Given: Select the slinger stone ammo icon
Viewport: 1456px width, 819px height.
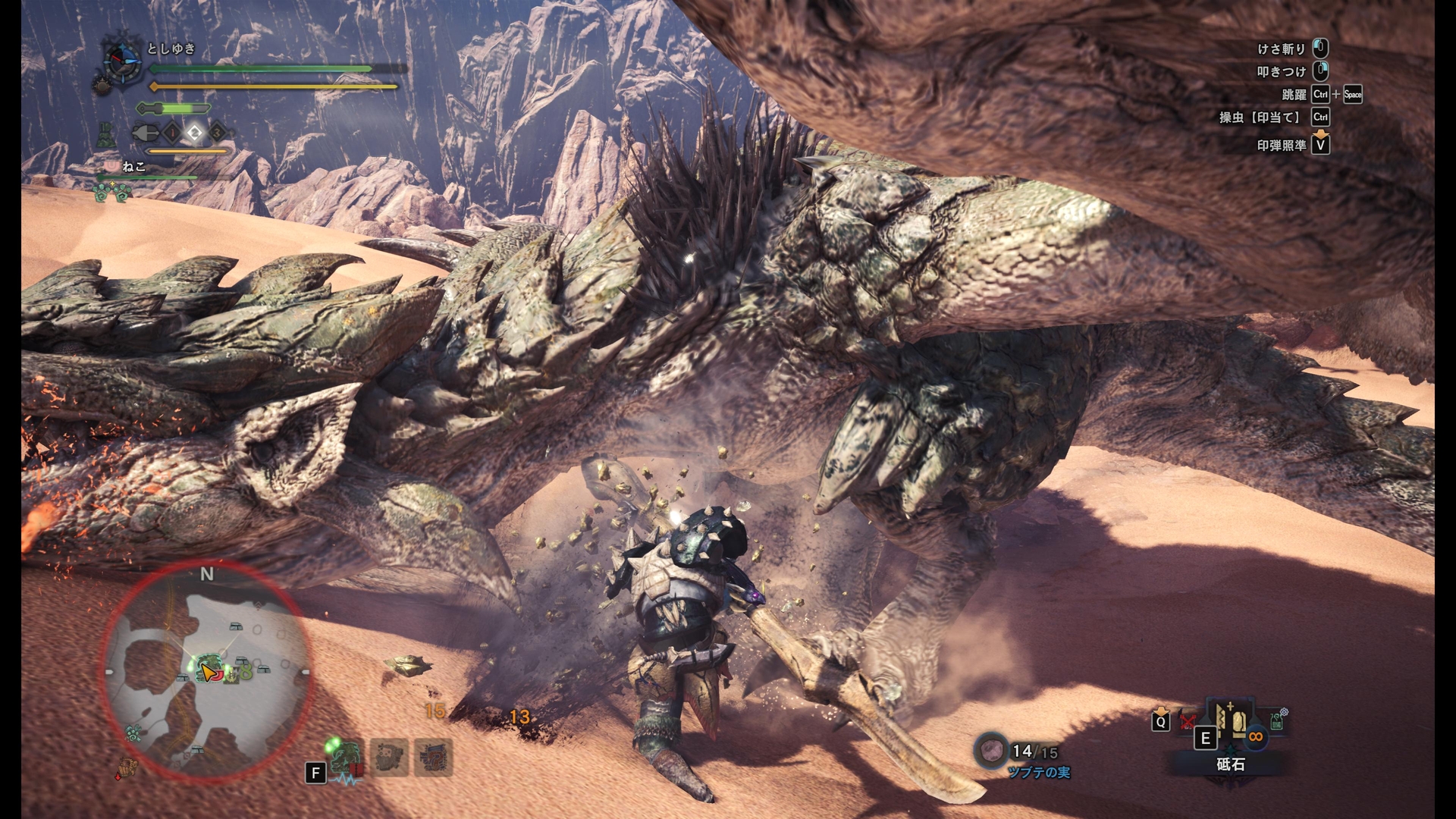Looking at the screenshot, I should [991, 751].
